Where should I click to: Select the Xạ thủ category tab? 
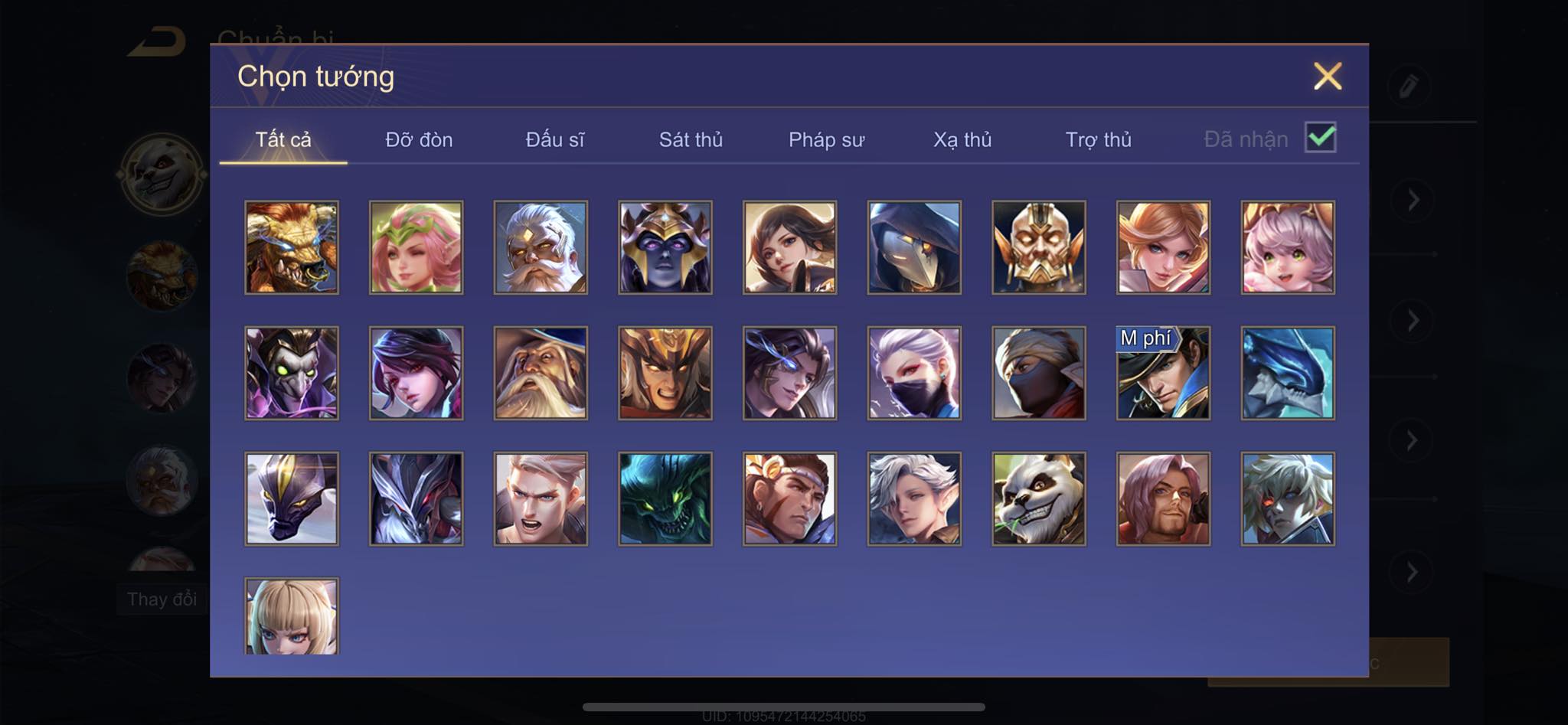click(x=962, y=140)
